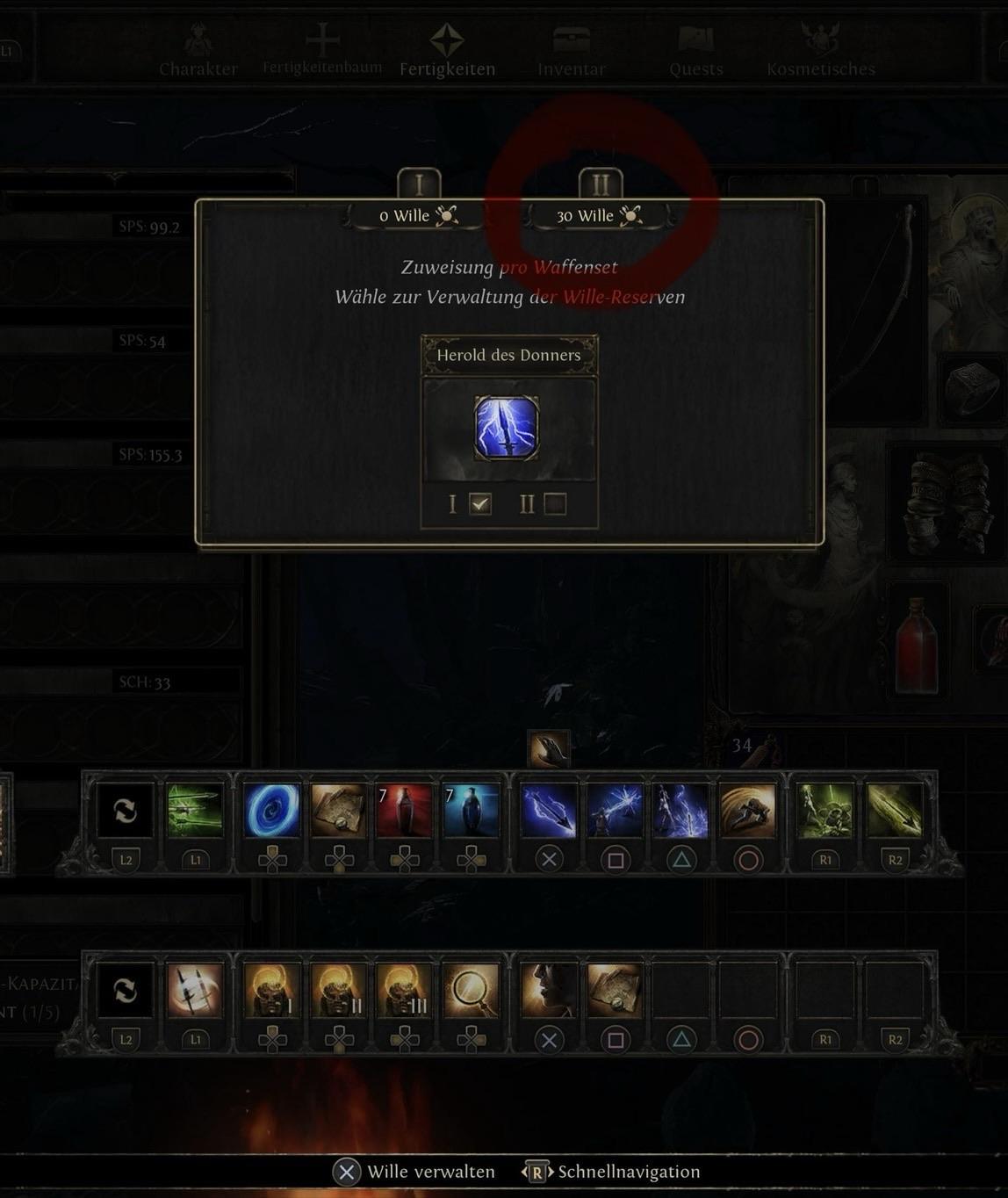Select the blue portal skill slot
This screenshot has width=1008, height=1198.
[x=271, y=811]
